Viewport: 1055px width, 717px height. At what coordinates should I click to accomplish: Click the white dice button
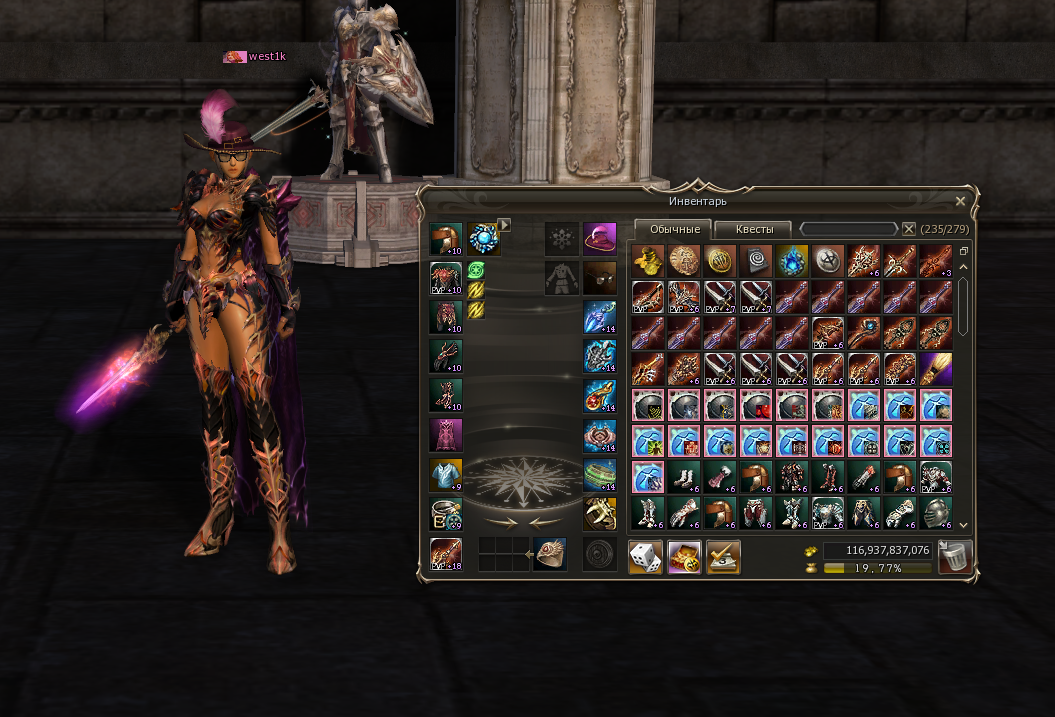[645, 557]
